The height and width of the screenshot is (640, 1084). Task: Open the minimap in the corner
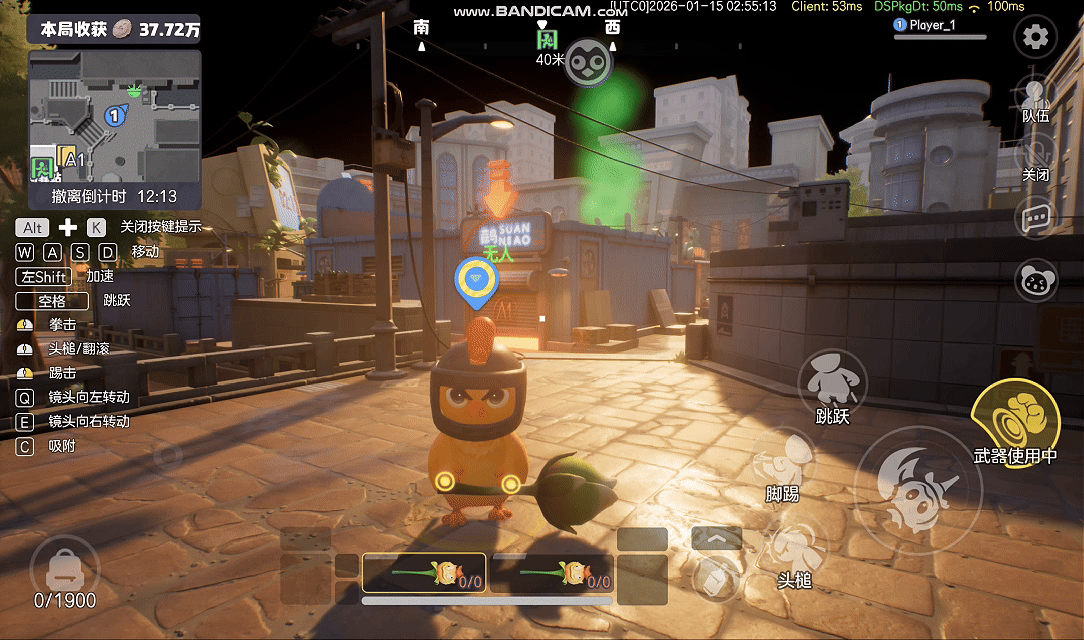click(x=115, y=116)
